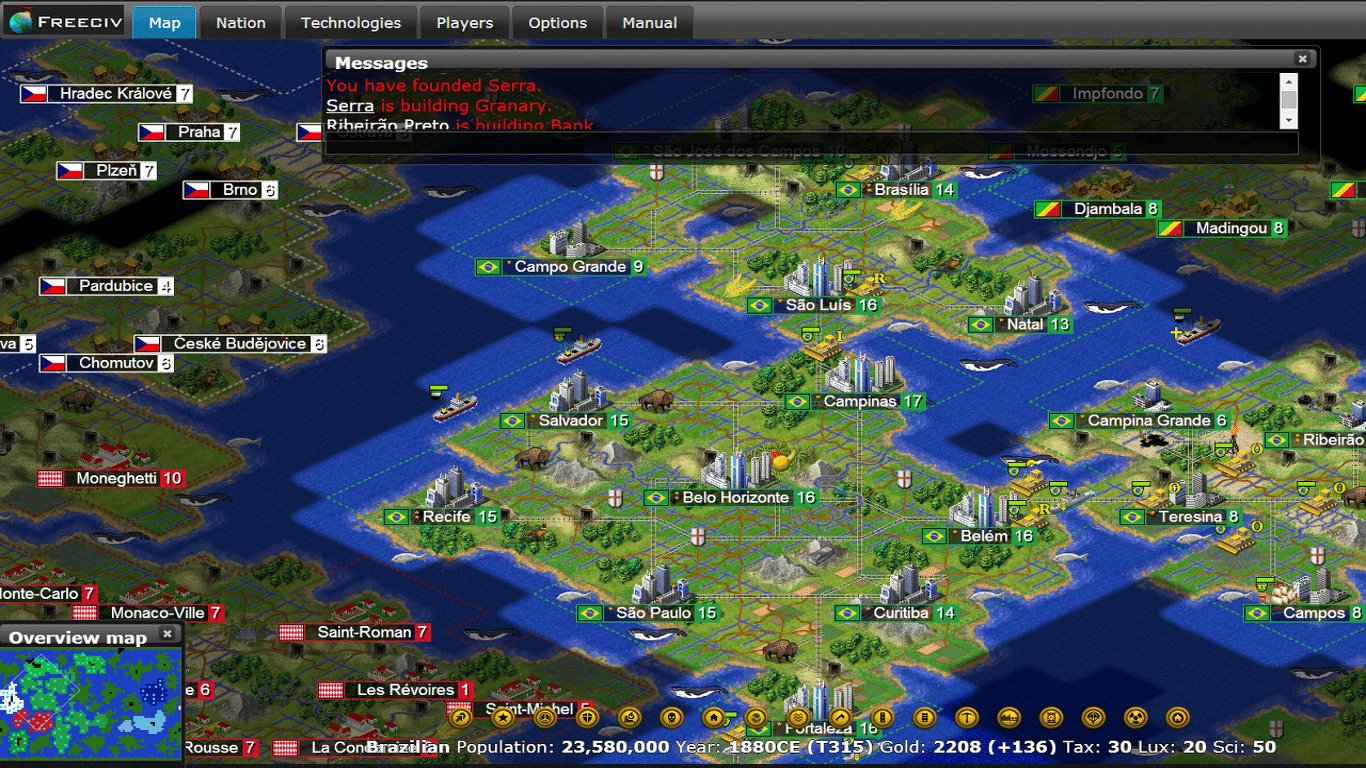The height and width of the screenshot is (768, 1366).
Task: Click the nuclear symbol order icon
Action: 1136,717
